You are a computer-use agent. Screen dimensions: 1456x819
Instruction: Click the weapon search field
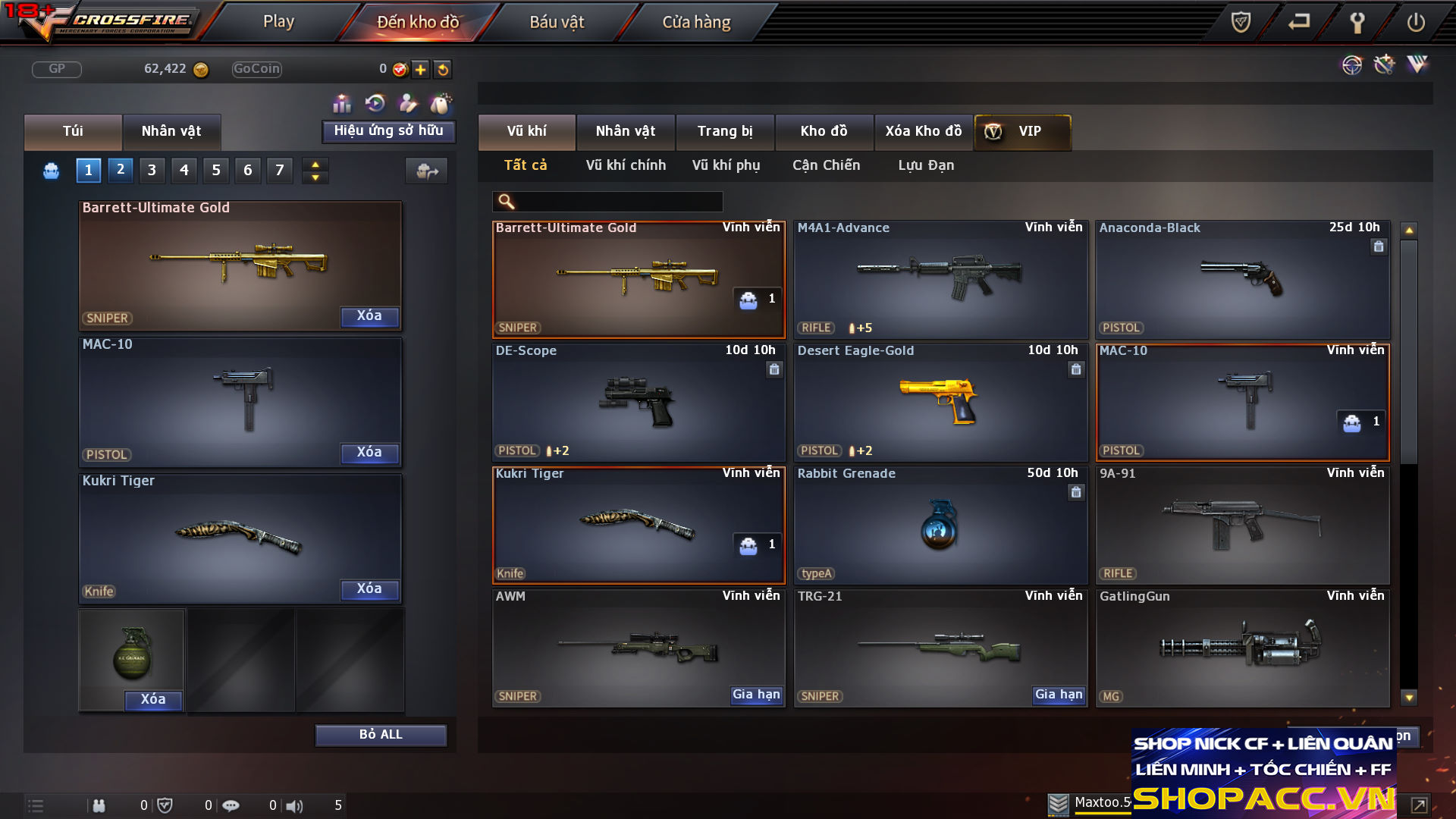618,202
